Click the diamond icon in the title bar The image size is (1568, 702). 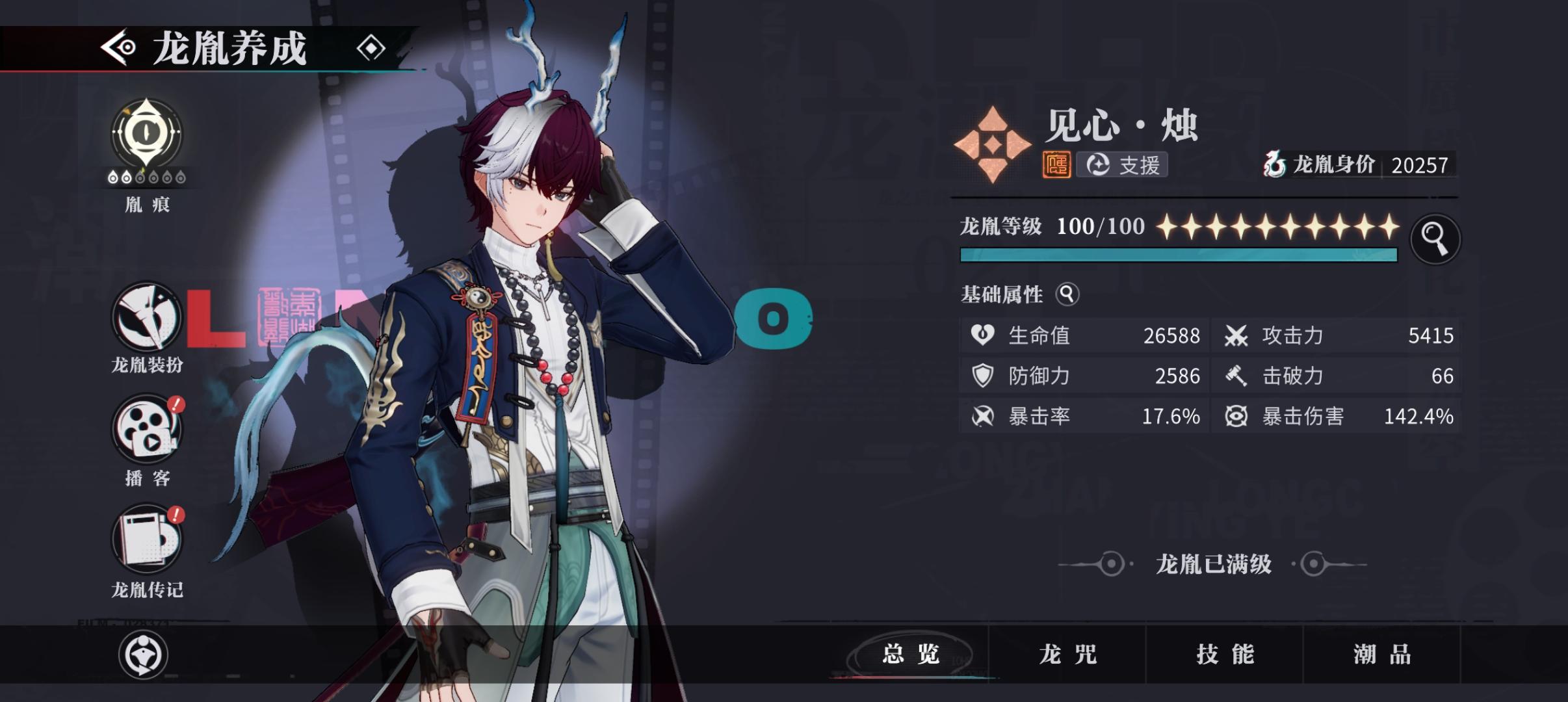click(371, 46)
